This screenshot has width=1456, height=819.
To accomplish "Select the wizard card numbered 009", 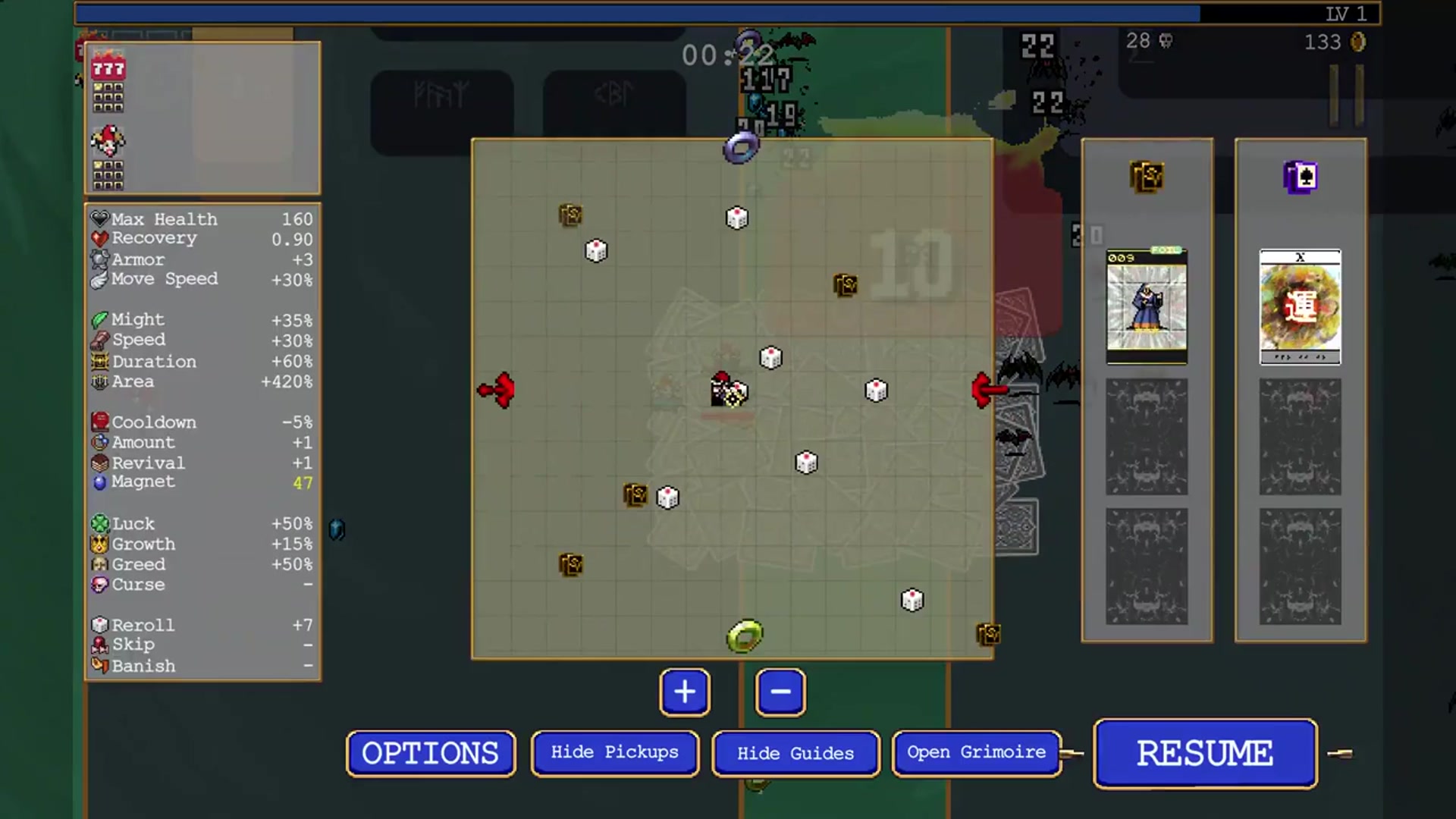I will pyautogui.click(x=1147, y=306).
